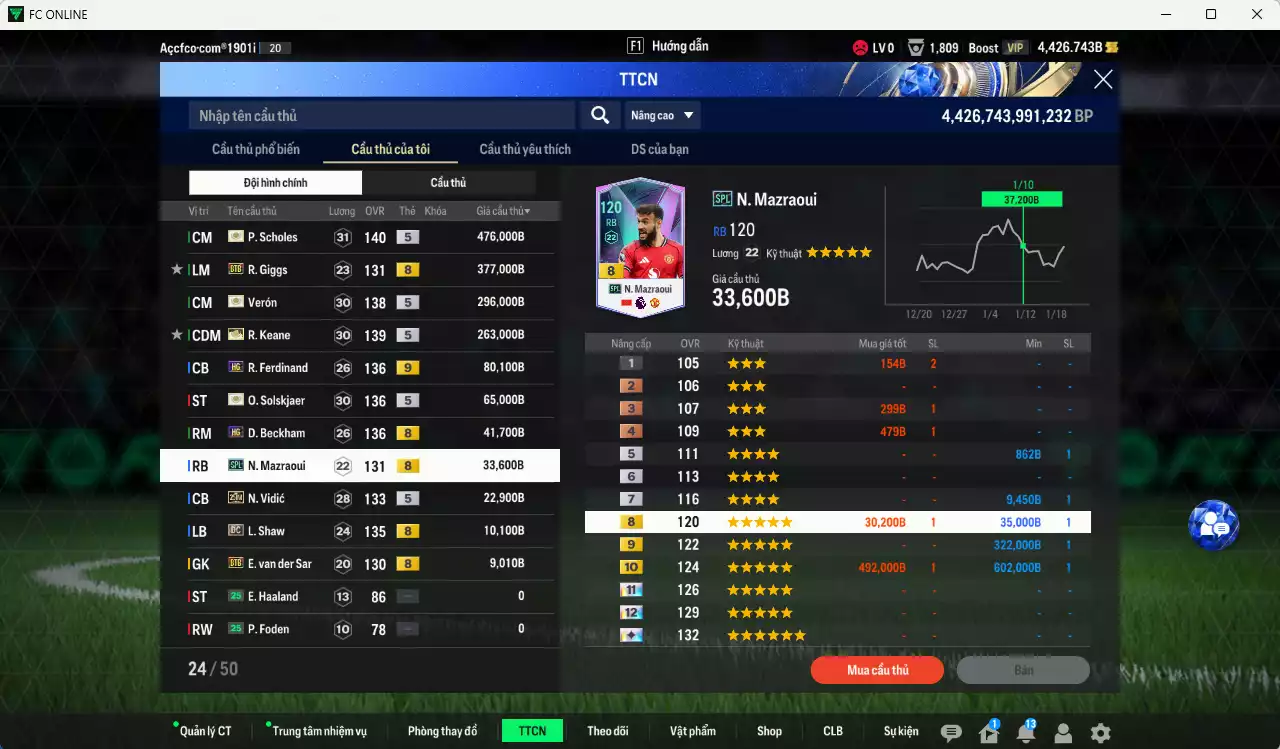Open Phòng thay đồ menu

[x=442, y=731]
